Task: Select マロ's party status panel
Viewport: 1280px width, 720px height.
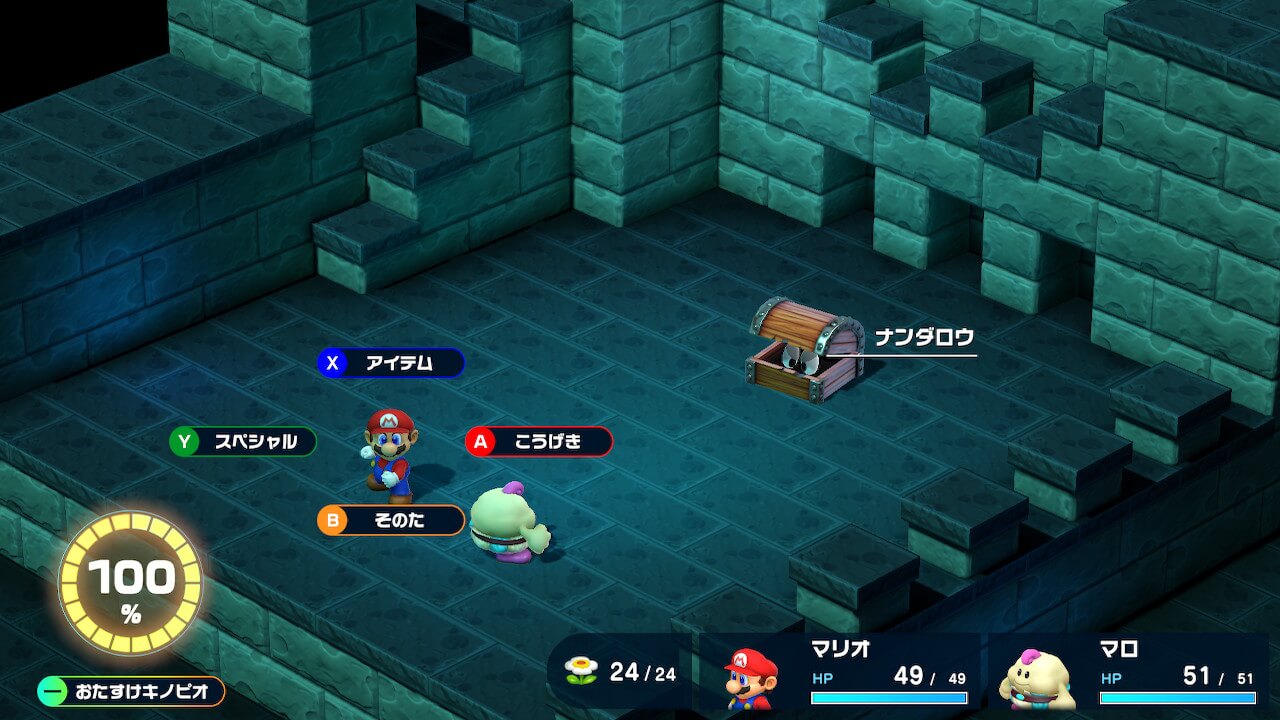Action: (x=1130, y=672)
